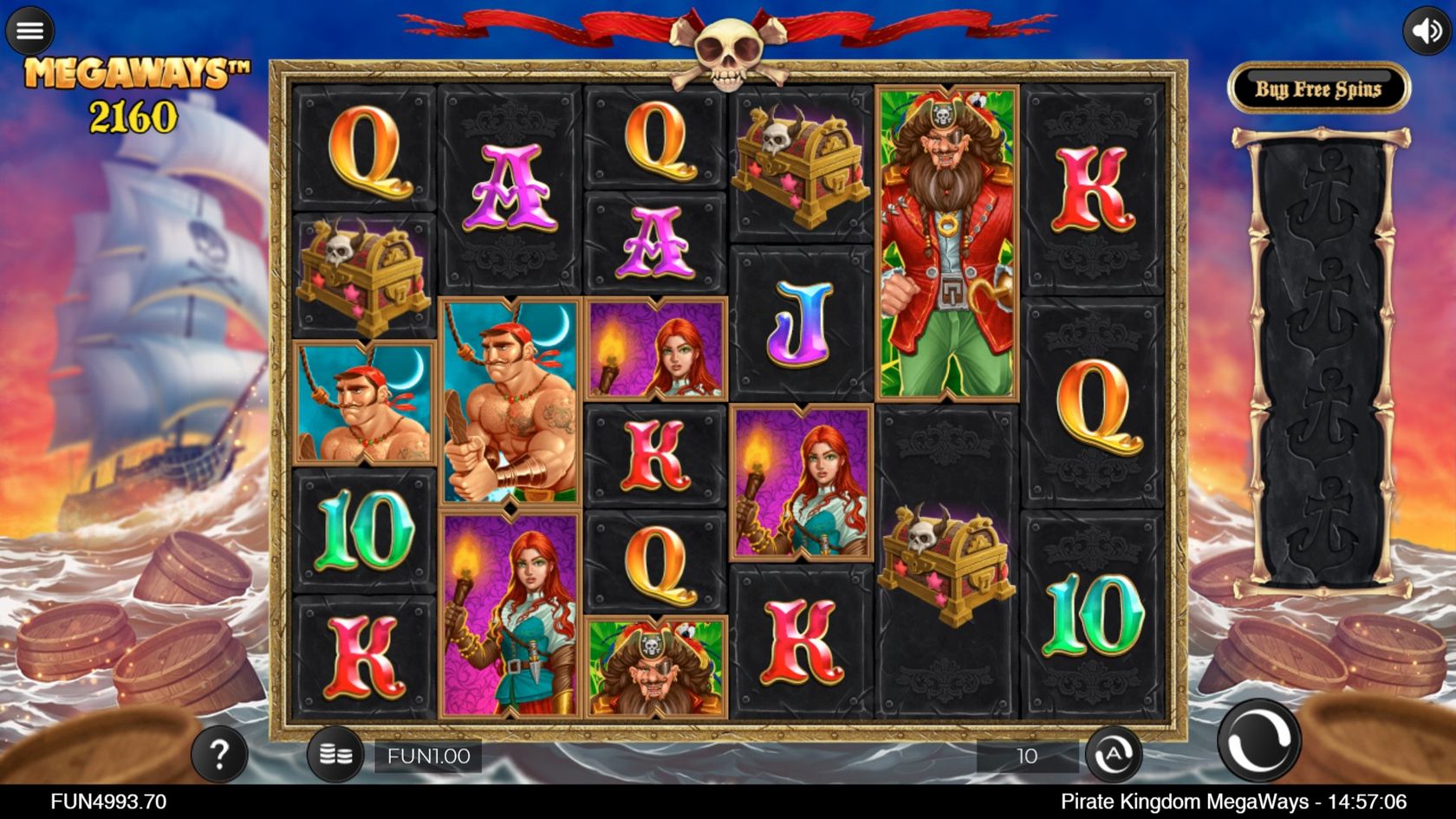This screenshot has height=819, width=1456.
Task: Activate the autoplay button
Action: pos(1113,755)
